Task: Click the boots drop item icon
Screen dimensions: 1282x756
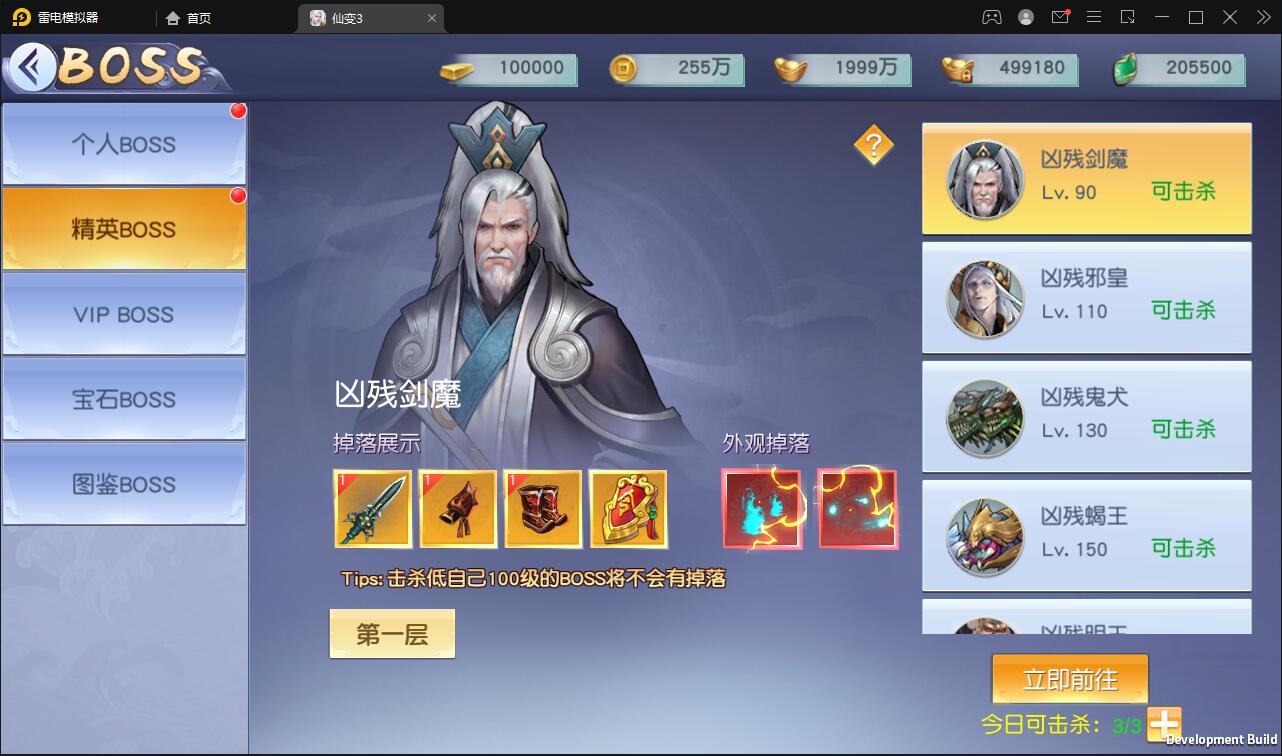Action: pos(543,509)
